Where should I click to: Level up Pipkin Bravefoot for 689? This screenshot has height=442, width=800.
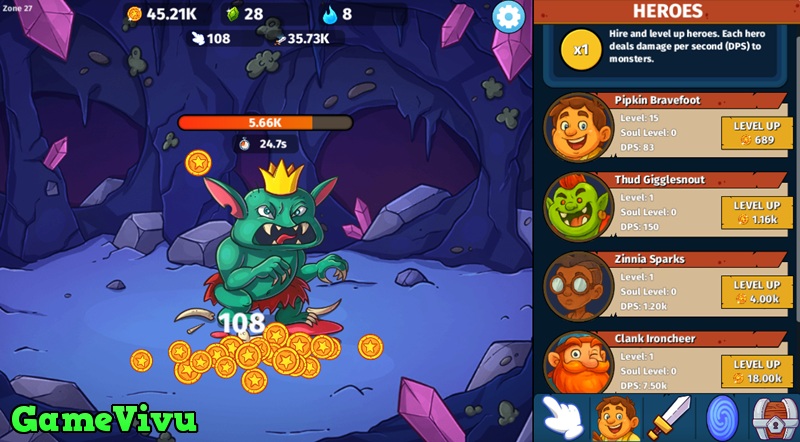coord(756,132)
